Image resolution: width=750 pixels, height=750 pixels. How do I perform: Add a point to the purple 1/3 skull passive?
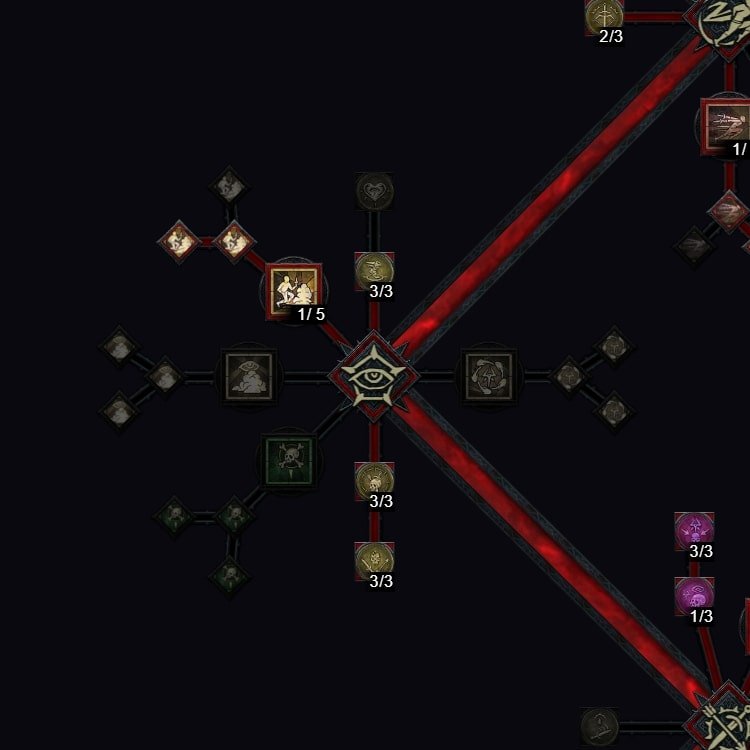[694, 596]
